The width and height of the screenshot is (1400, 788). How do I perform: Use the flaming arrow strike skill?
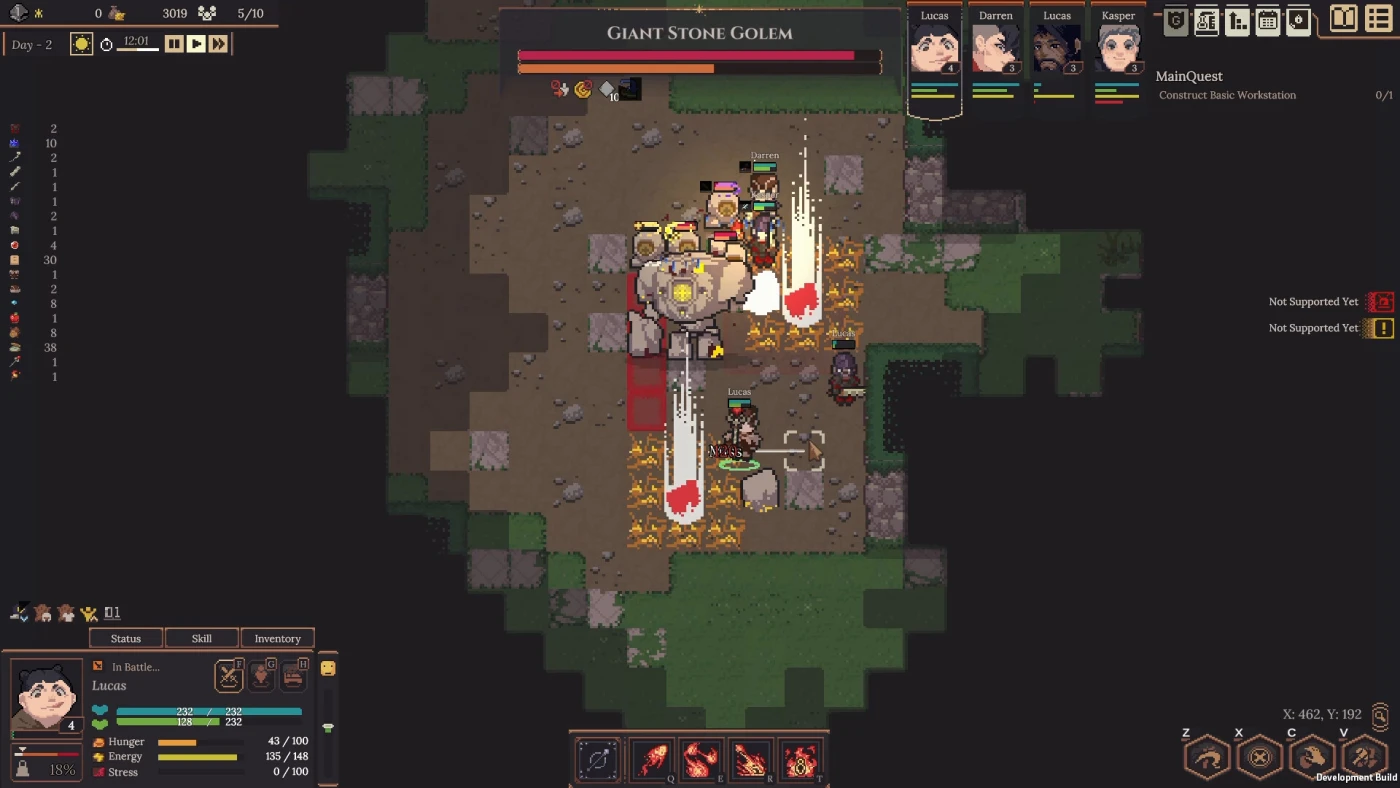(x=751, y=760)
